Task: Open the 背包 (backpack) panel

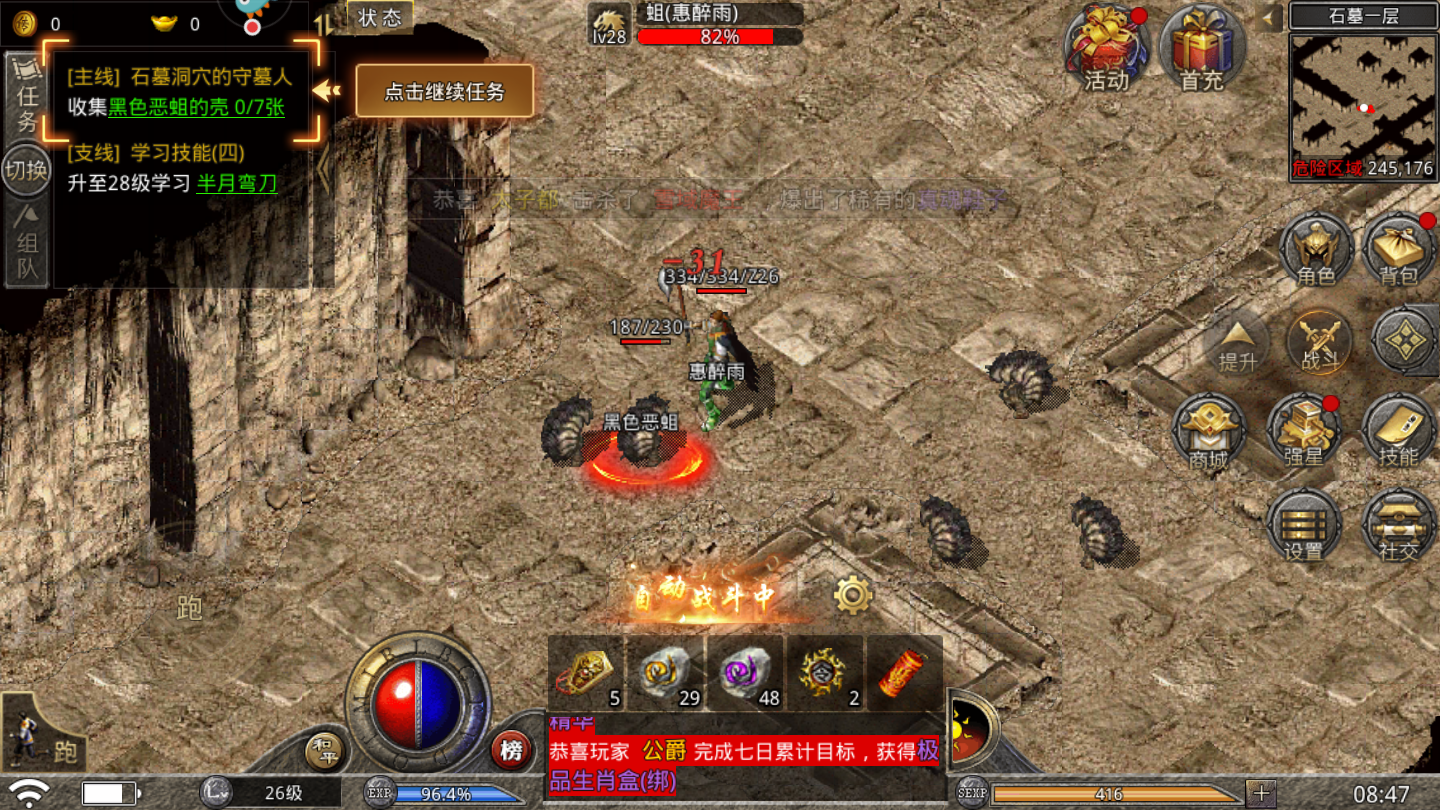Action: (x=1398, y=248)
